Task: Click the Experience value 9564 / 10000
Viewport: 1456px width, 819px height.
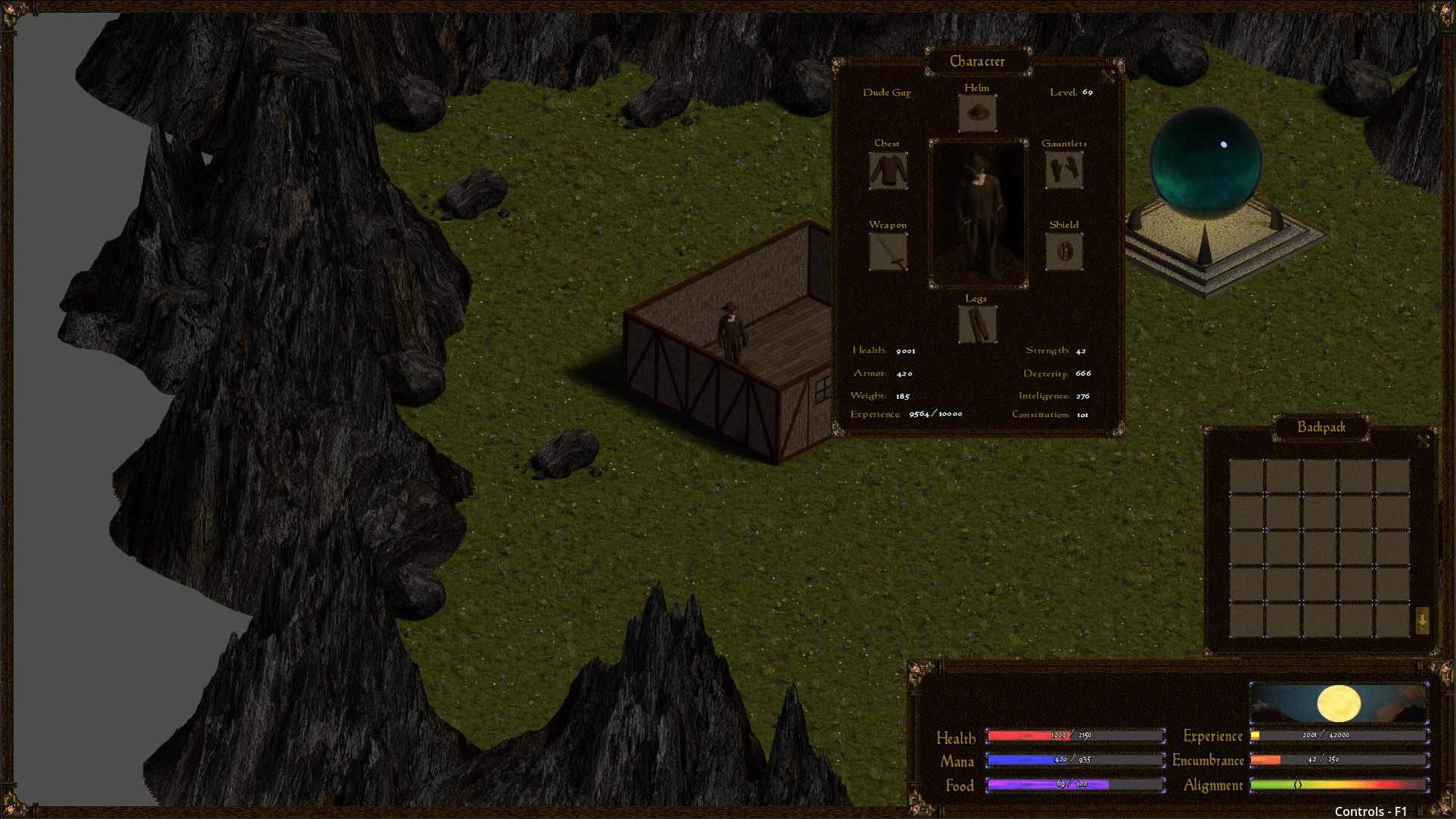Action: click(935, 414)
